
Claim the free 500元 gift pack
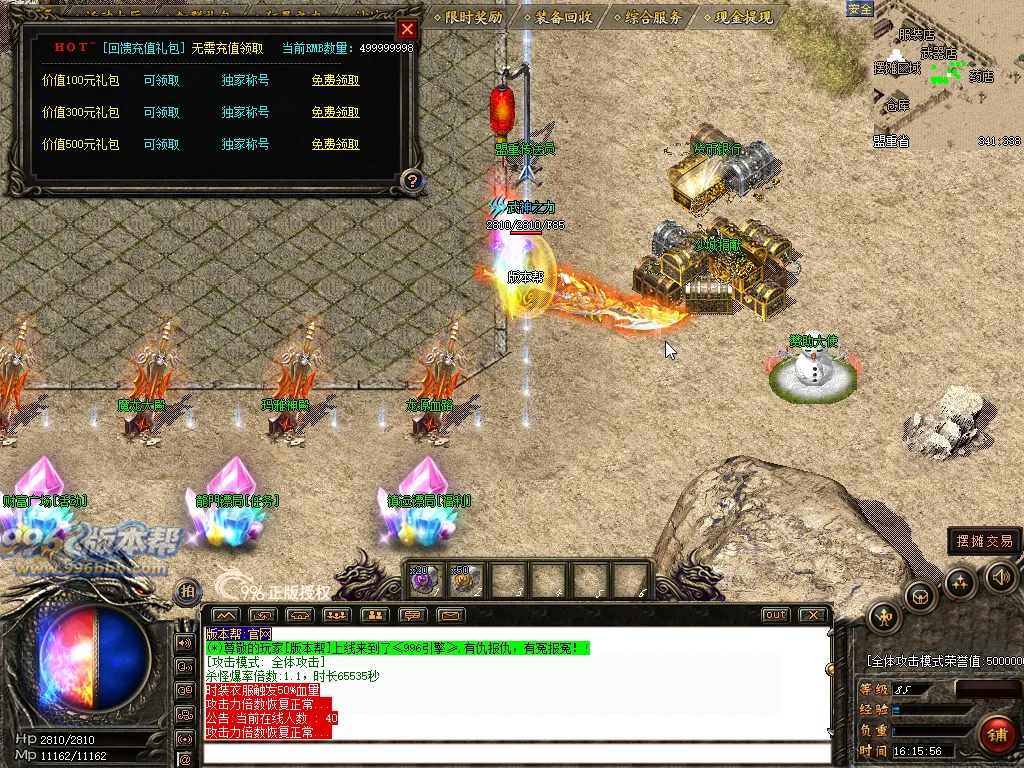335,145
